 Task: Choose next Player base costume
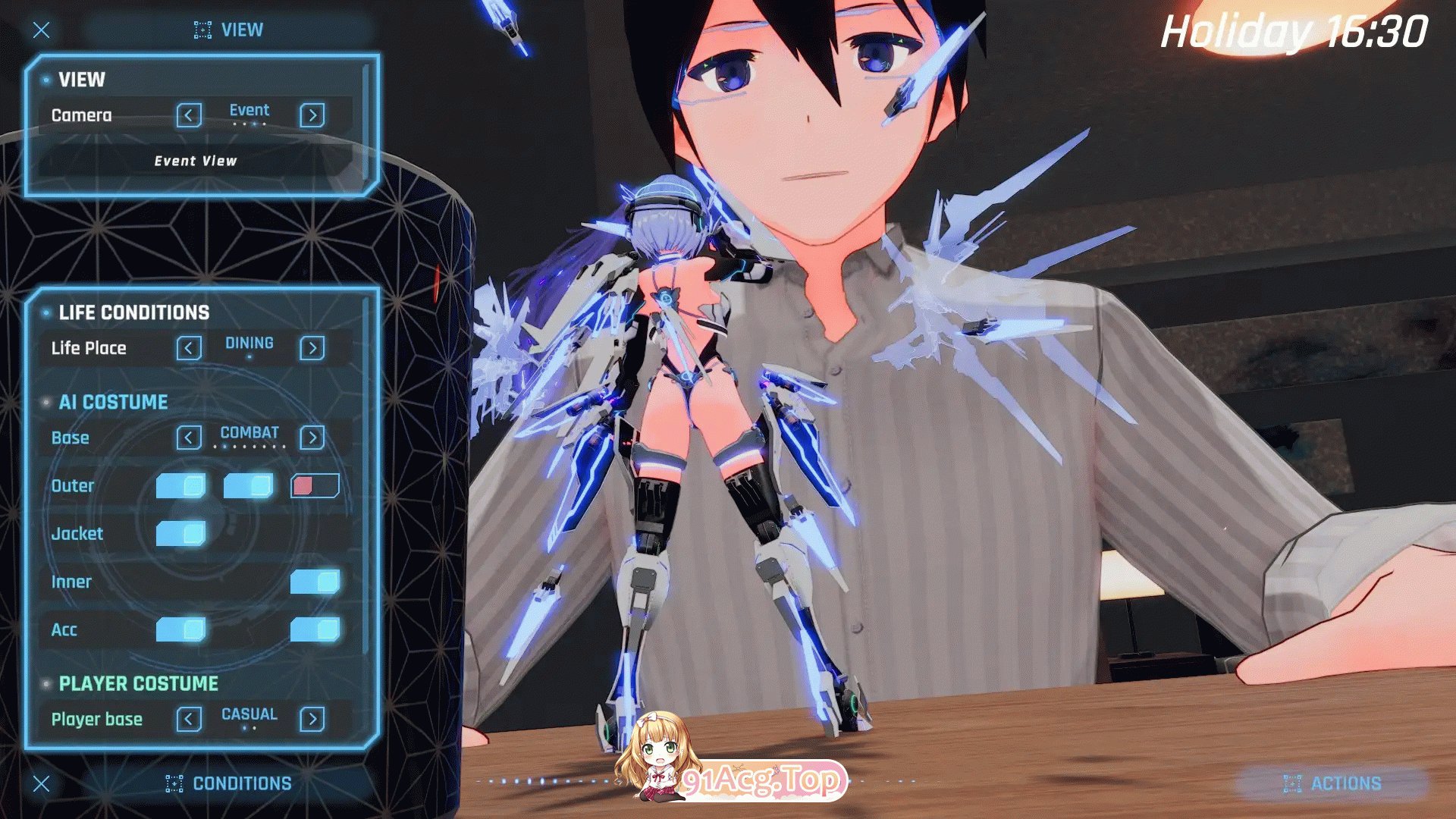click(x=312, y=719)
